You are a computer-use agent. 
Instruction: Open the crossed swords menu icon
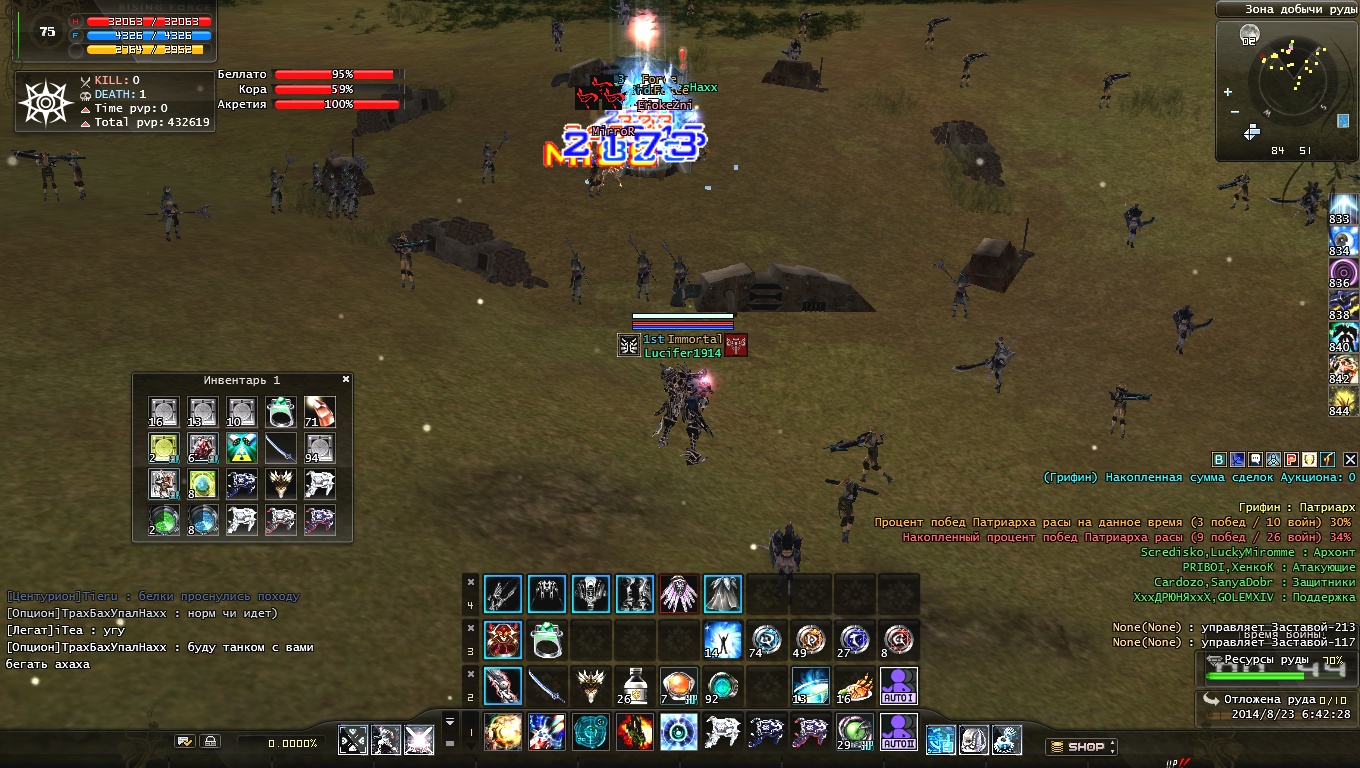tap(353, 741)
